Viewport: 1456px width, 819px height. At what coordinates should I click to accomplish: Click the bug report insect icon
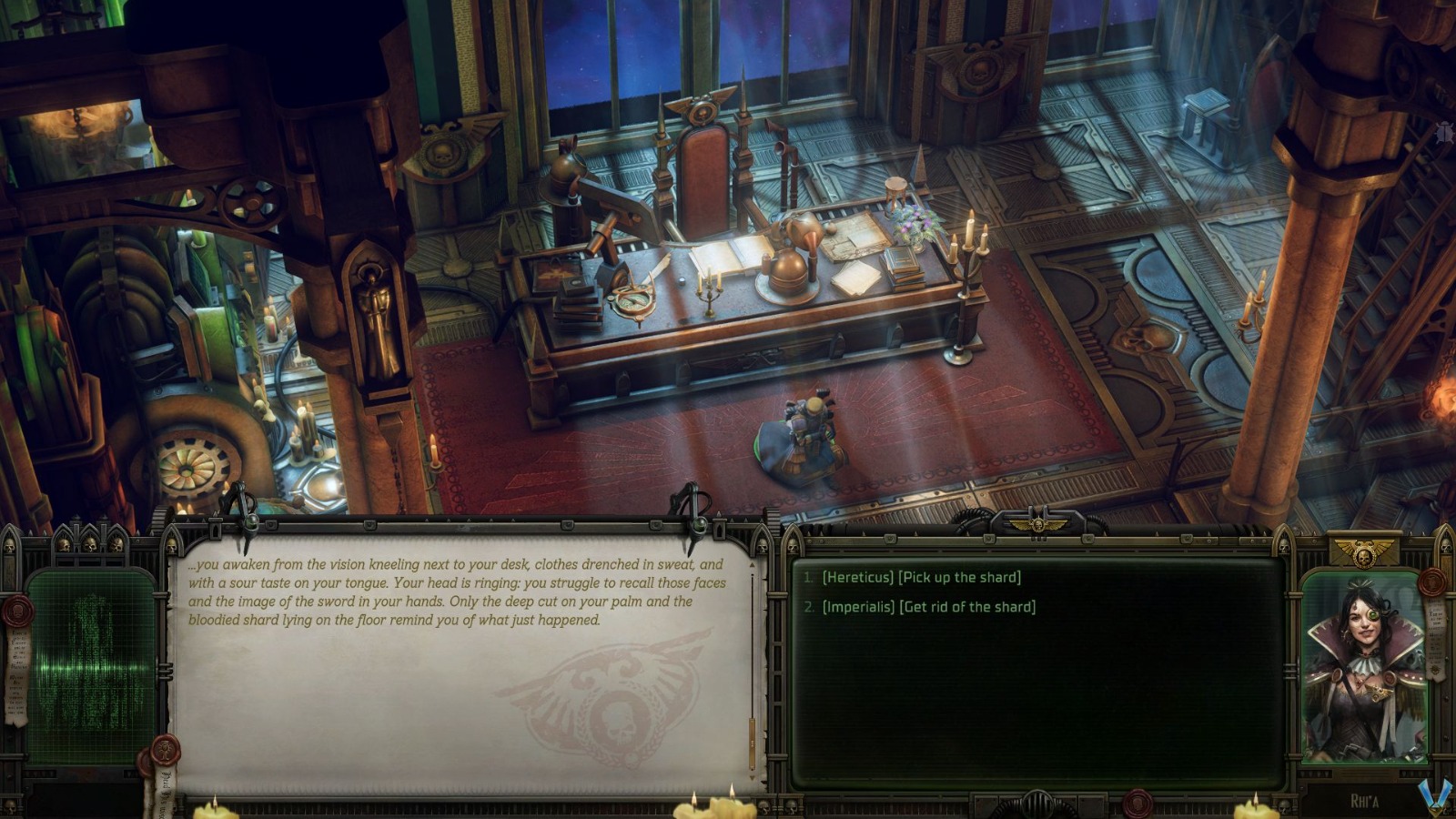(x=1443, y=132)
